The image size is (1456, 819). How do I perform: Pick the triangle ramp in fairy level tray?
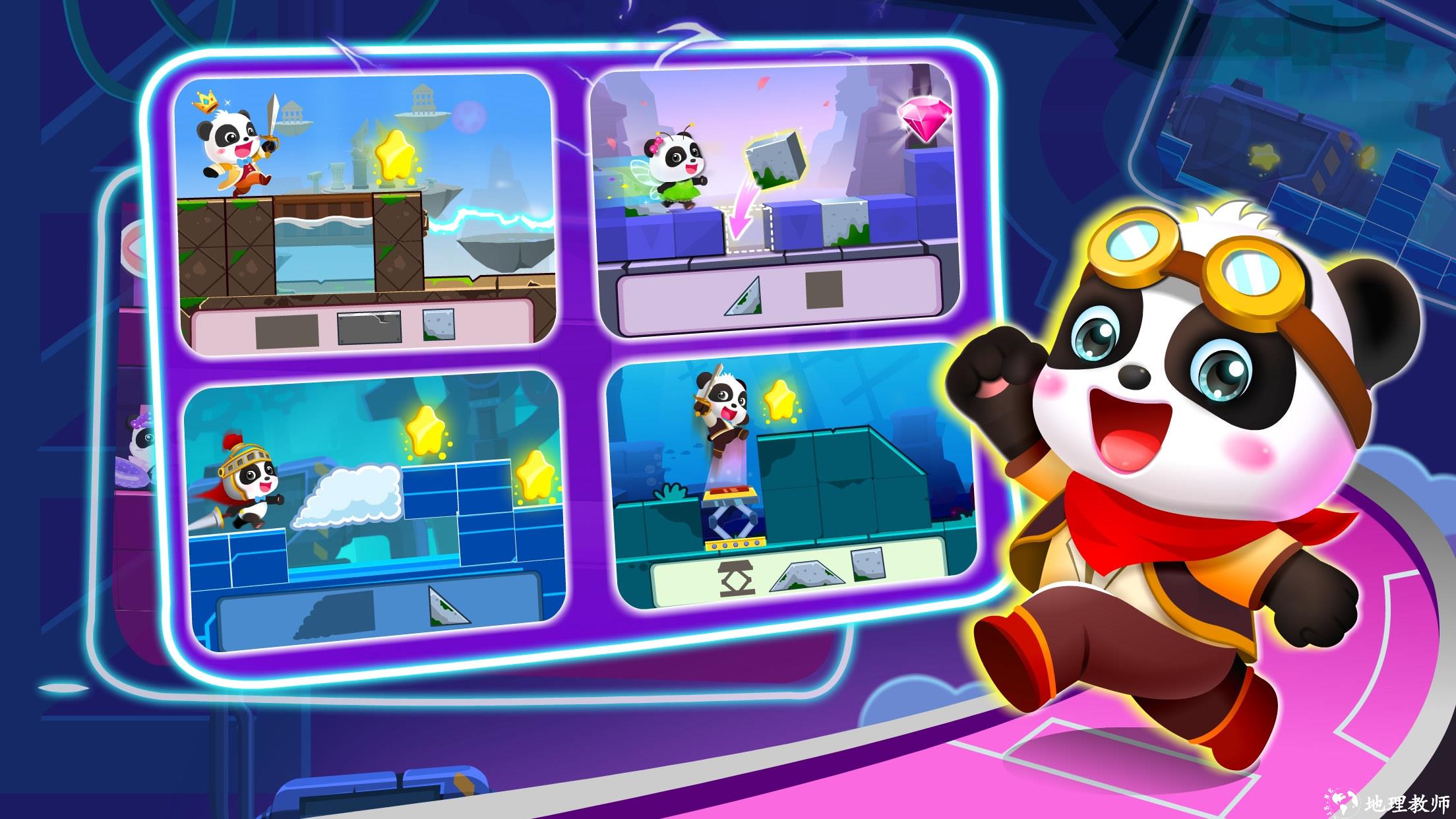click(744, 297)
